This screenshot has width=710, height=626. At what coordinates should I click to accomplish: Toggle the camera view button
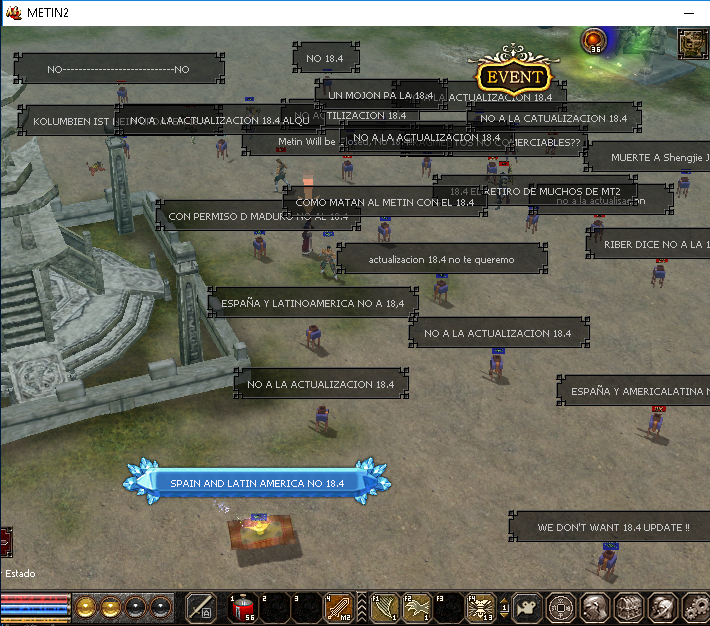pyautogui.click(x=527, y=607)
